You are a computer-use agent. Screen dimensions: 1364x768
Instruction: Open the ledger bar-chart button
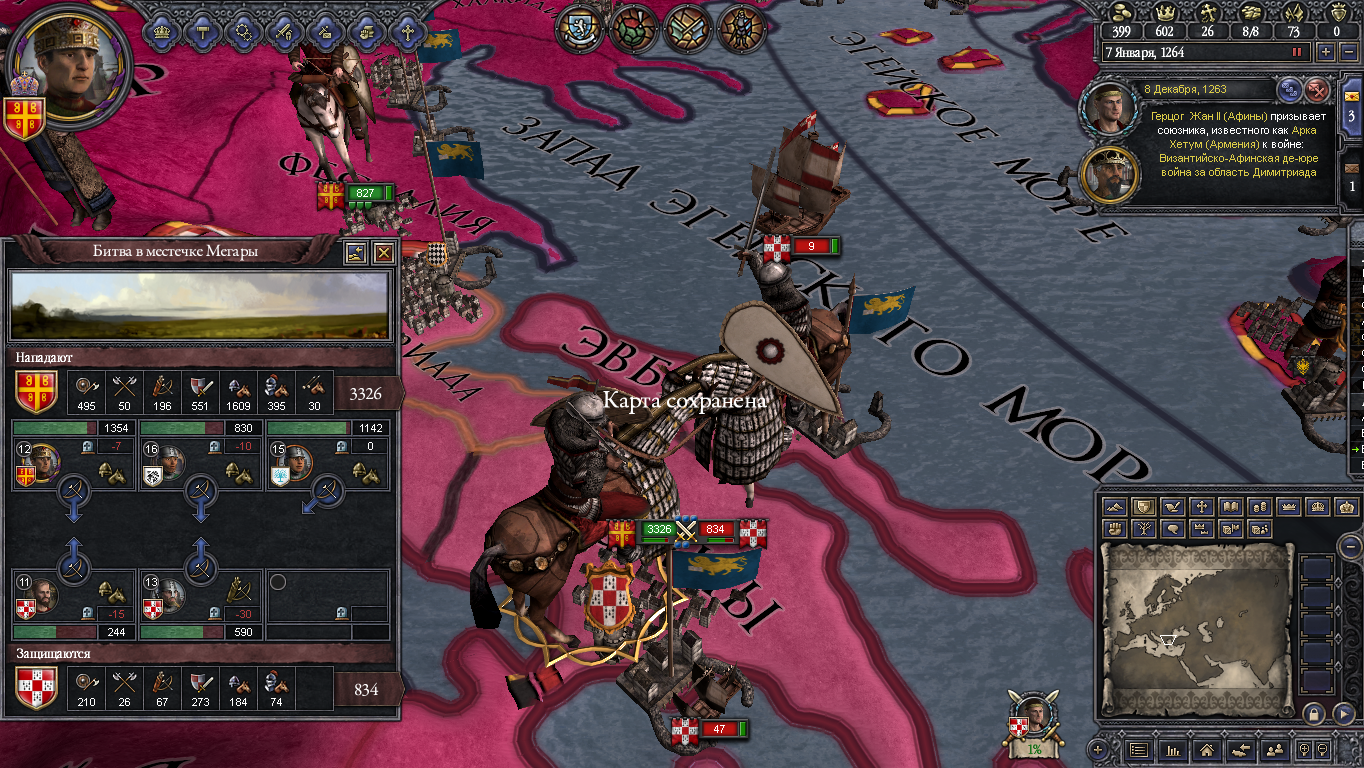click(x=1174, y=749)
